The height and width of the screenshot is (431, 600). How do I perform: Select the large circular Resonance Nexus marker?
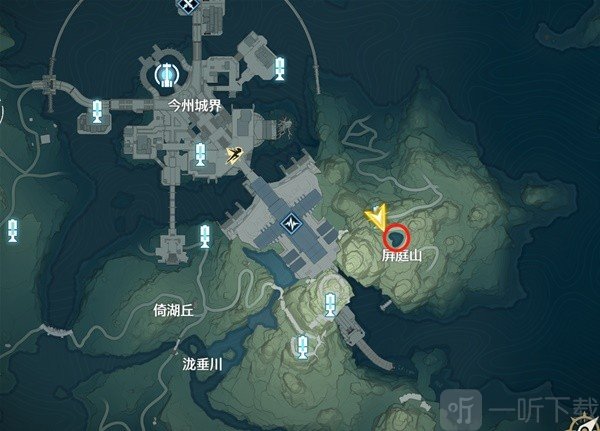(166, 73)
